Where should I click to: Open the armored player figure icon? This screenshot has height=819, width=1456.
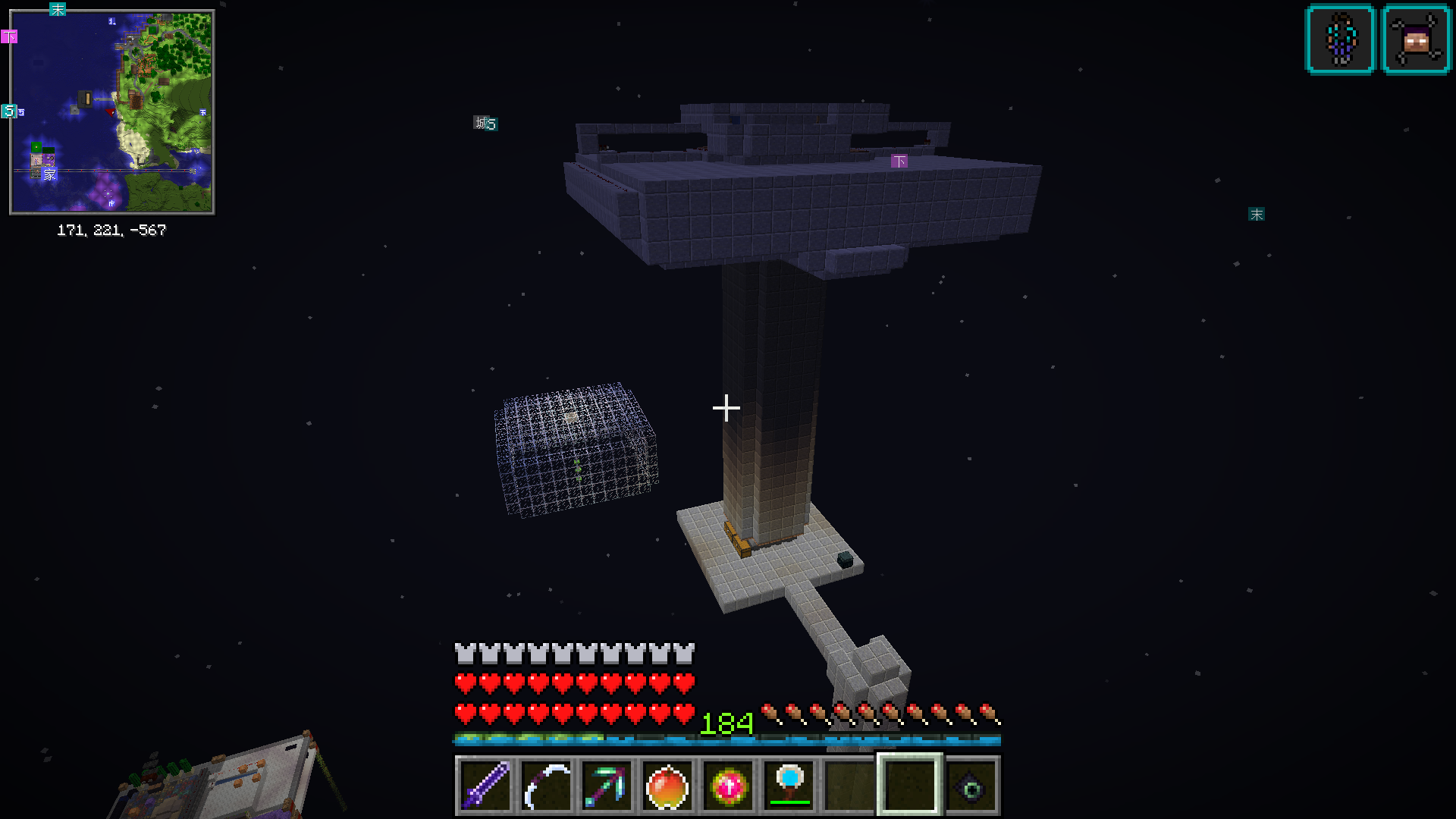pos(1340,39)
